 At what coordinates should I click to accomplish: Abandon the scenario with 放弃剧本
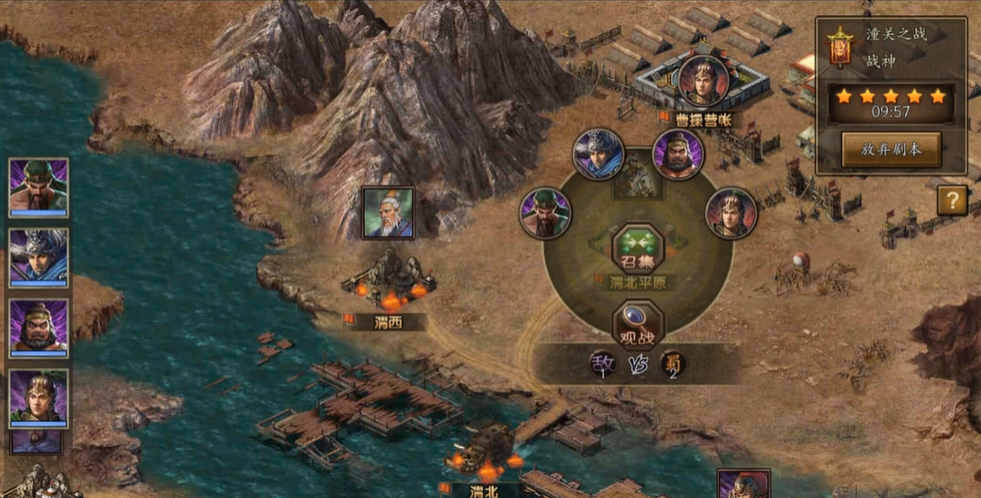pyautogui.click(x=891, y=150)
